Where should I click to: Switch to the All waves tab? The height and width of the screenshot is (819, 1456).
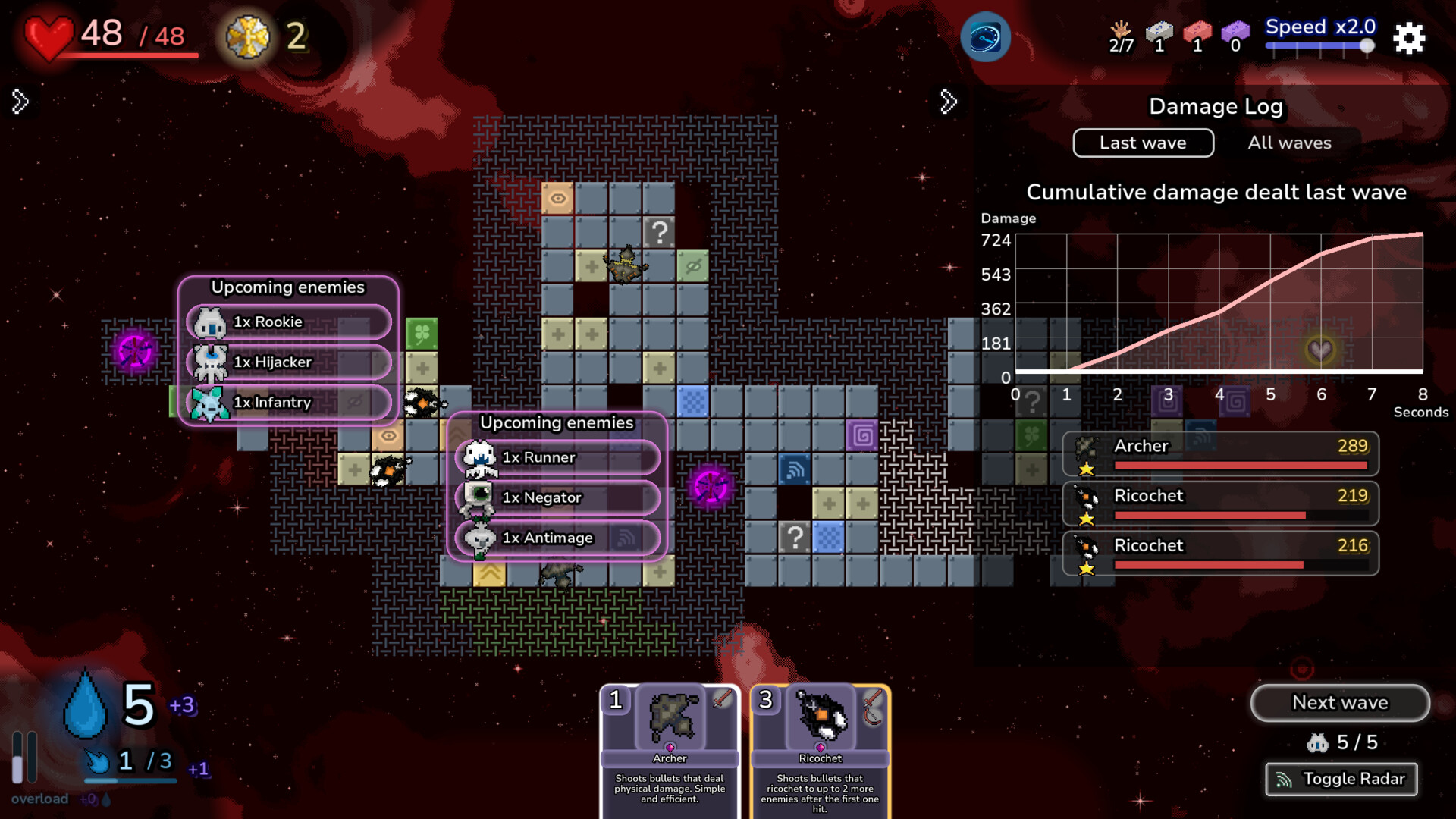click(x=1289, y=143)
